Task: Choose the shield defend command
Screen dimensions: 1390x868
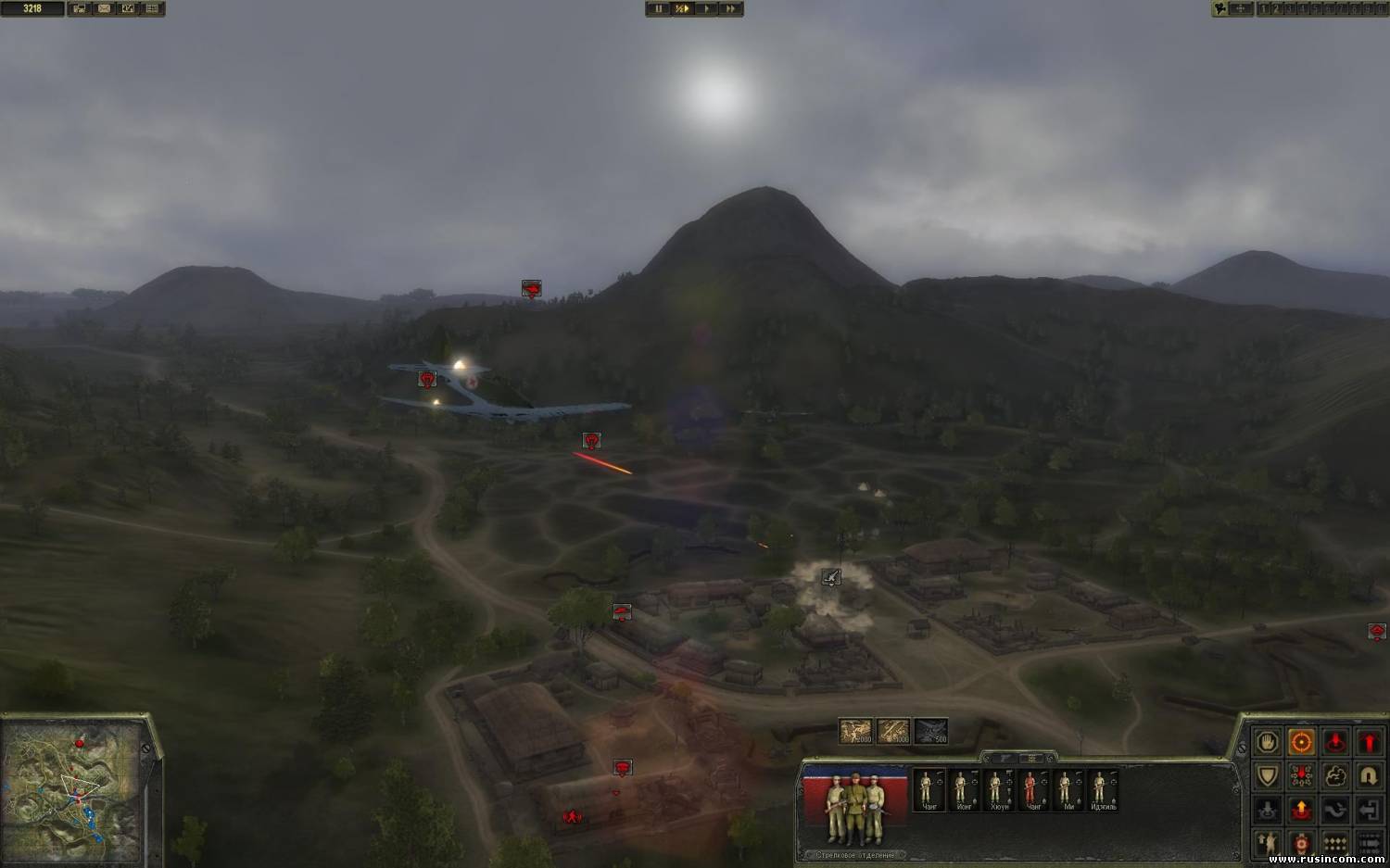Action: coord(1268,775)
